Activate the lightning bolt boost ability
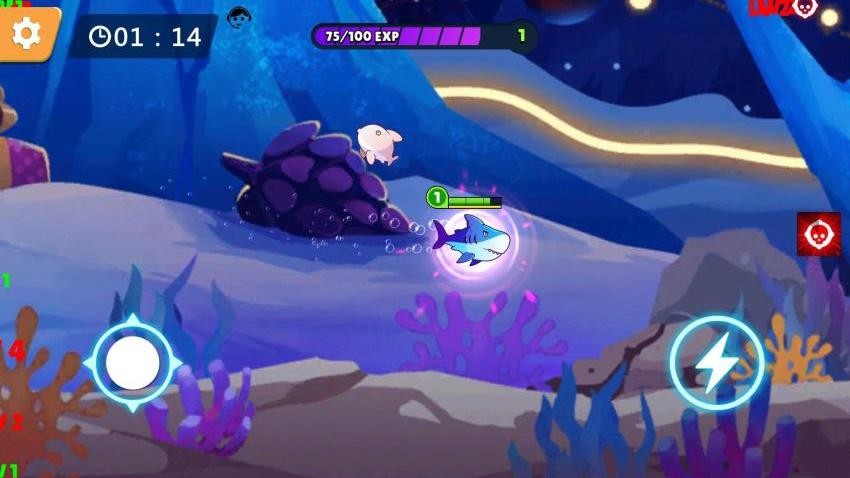Viewport: 850px width, 478px height. tap(716, 364)
